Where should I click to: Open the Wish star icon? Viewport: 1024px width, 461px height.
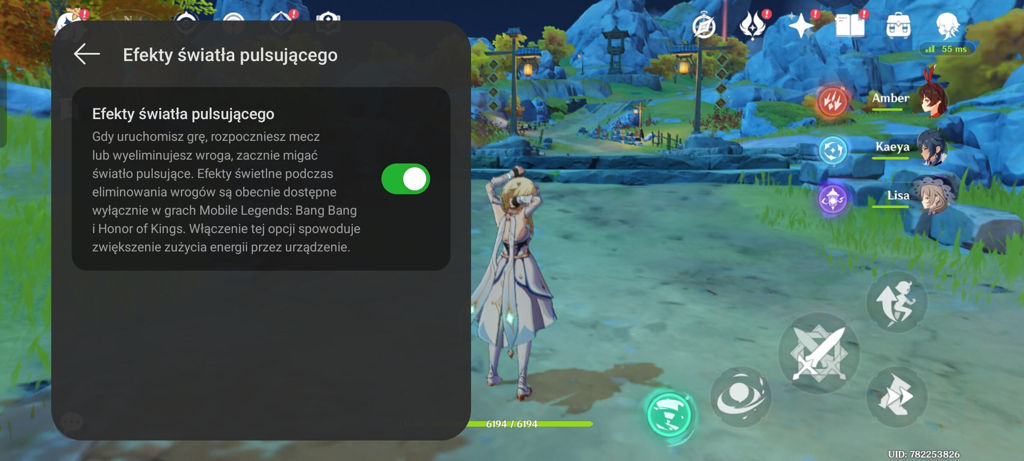801,27
